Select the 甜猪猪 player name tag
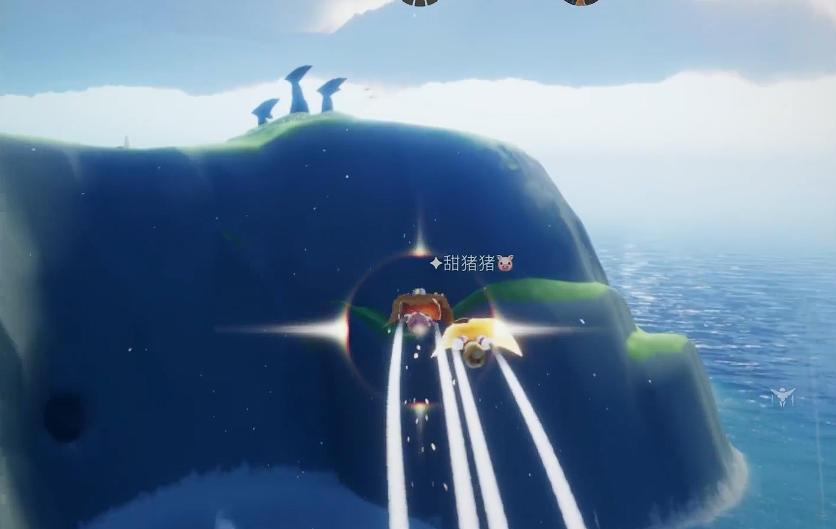836x529 pixels. tap(471, 263)
